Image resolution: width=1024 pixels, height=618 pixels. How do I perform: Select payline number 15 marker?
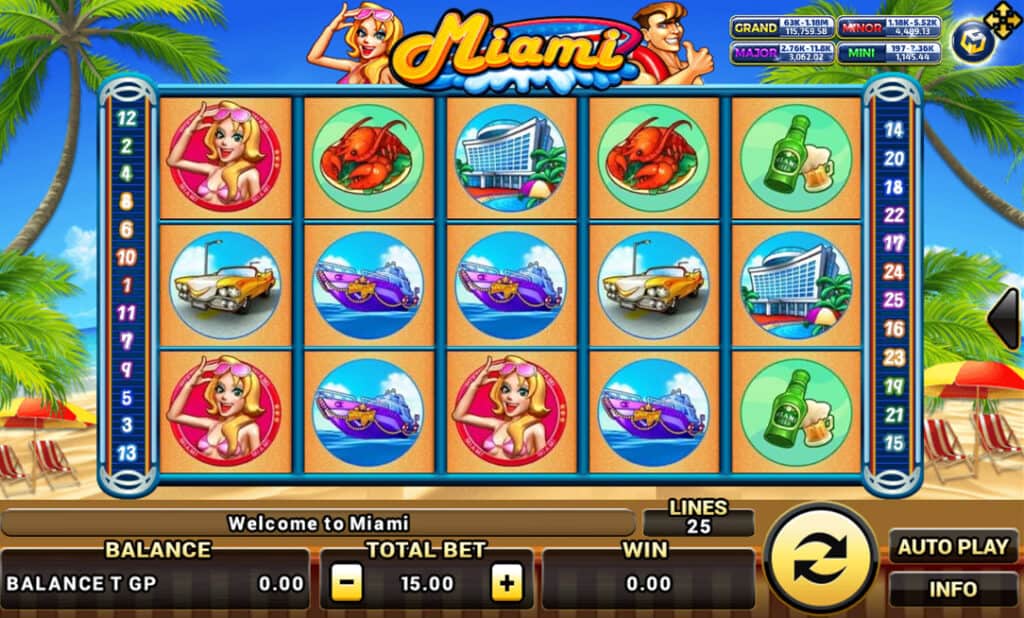pyautogui.click(x=894, y=442)
